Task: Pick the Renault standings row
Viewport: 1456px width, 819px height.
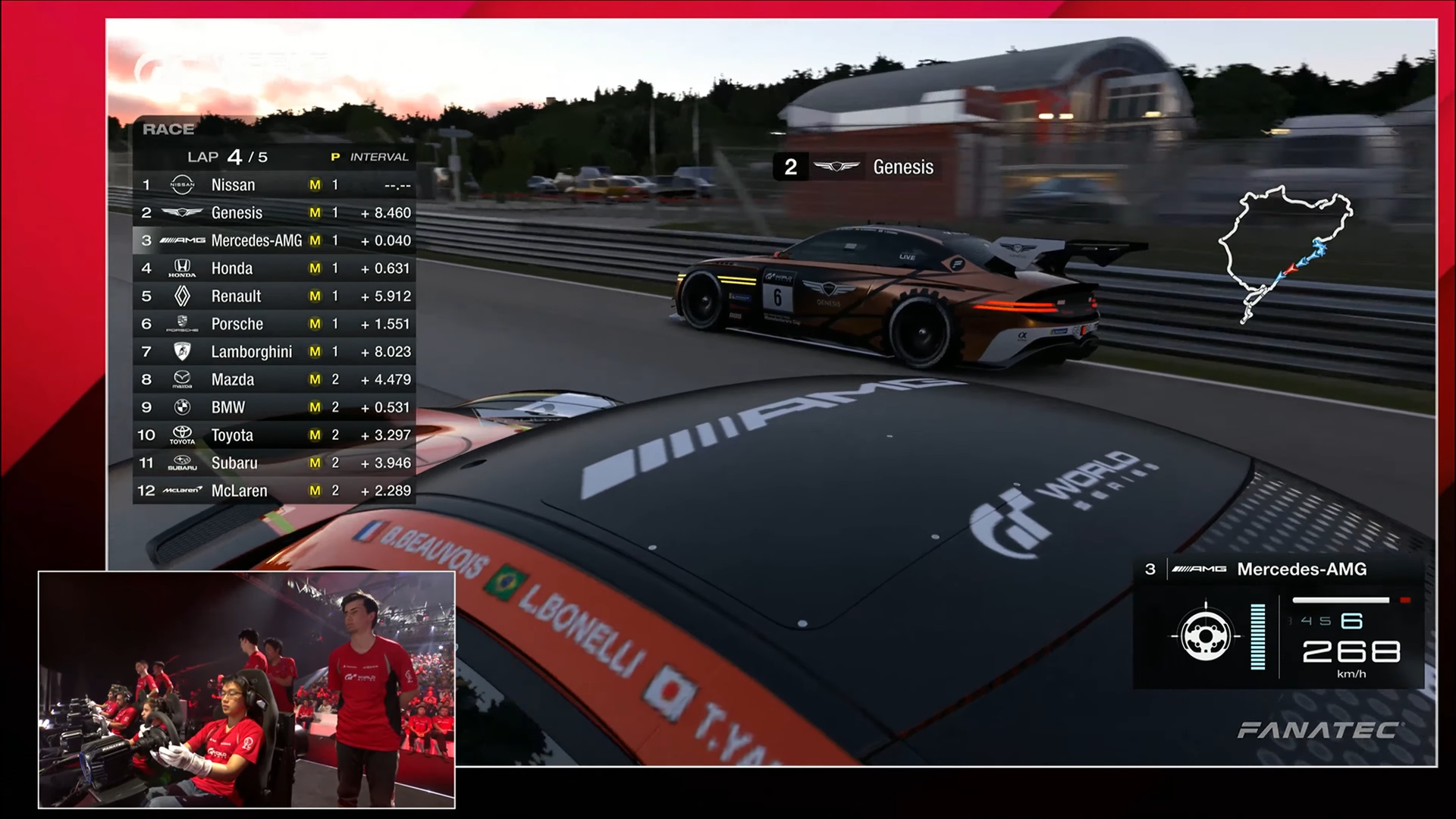Action: (x=275, y=297)
